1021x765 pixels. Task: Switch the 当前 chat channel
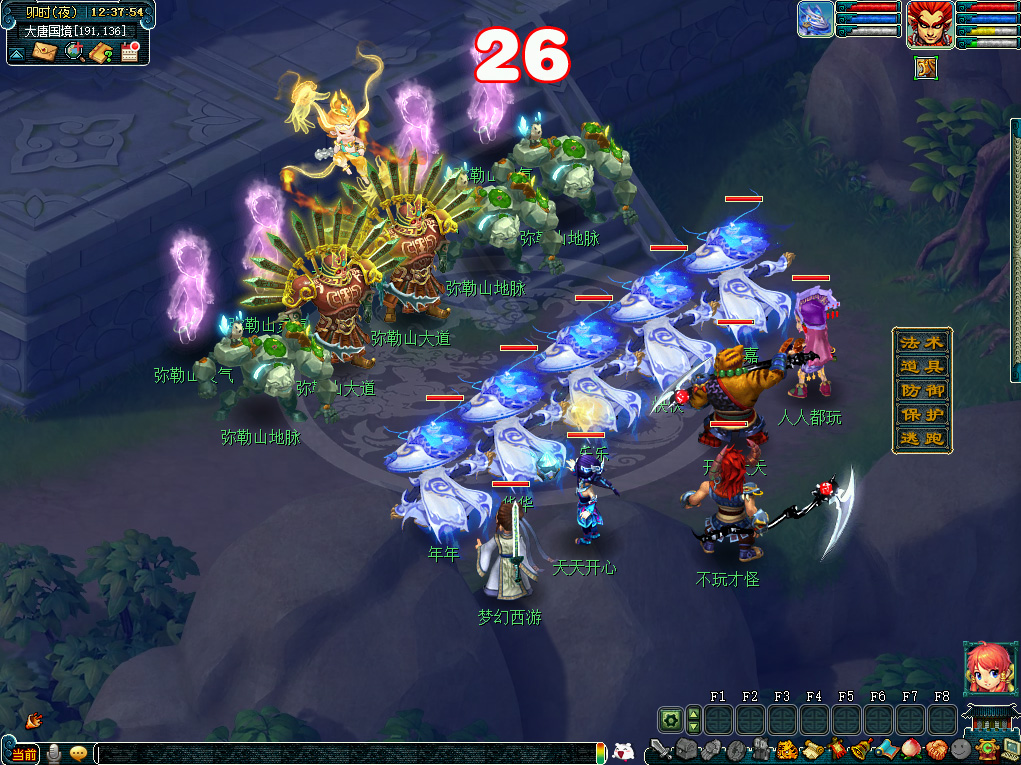point(24,754)
